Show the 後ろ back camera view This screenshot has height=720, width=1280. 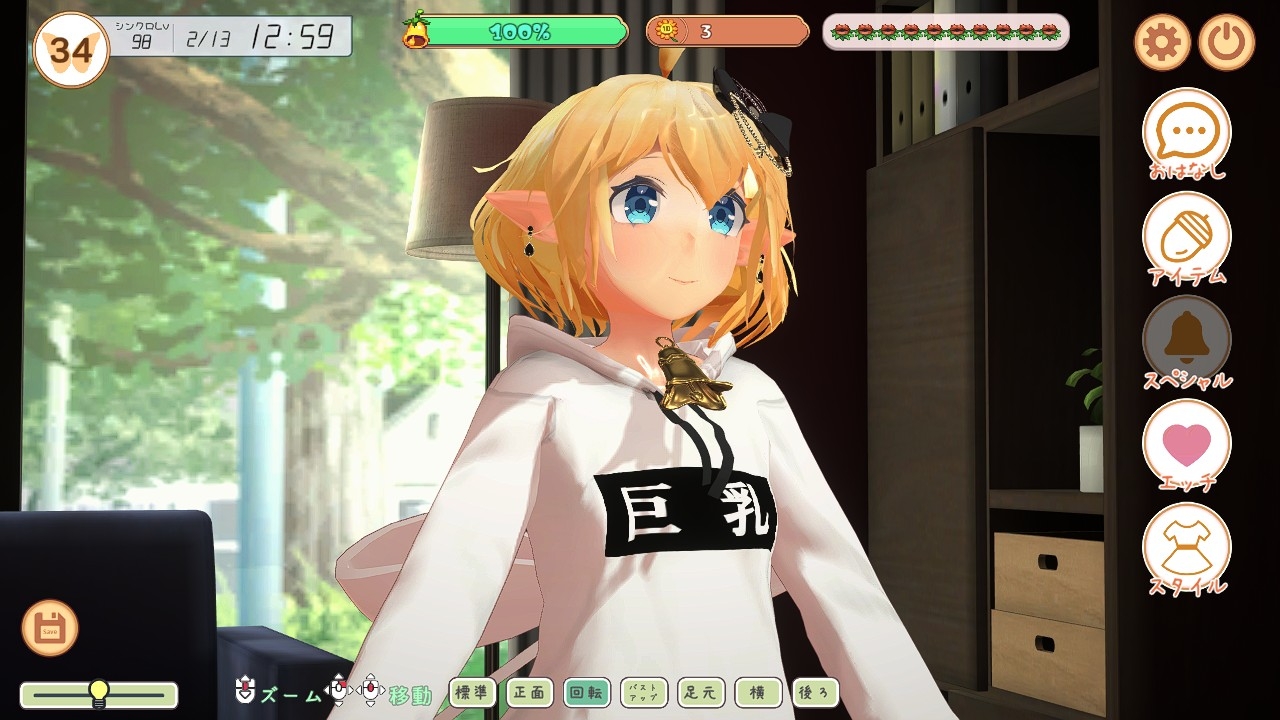(815, 692)
